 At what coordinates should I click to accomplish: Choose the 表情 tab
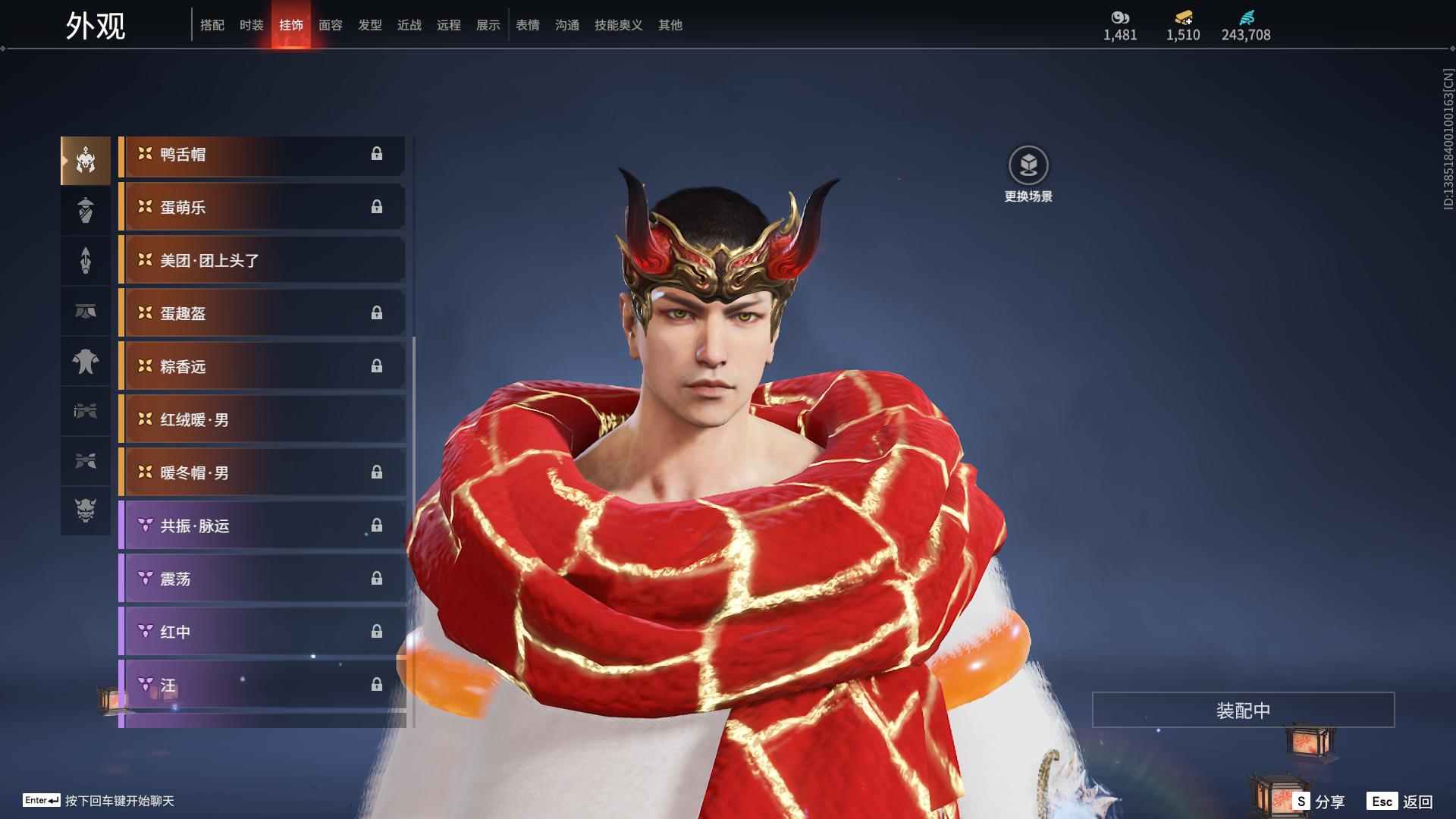point(528,25)
